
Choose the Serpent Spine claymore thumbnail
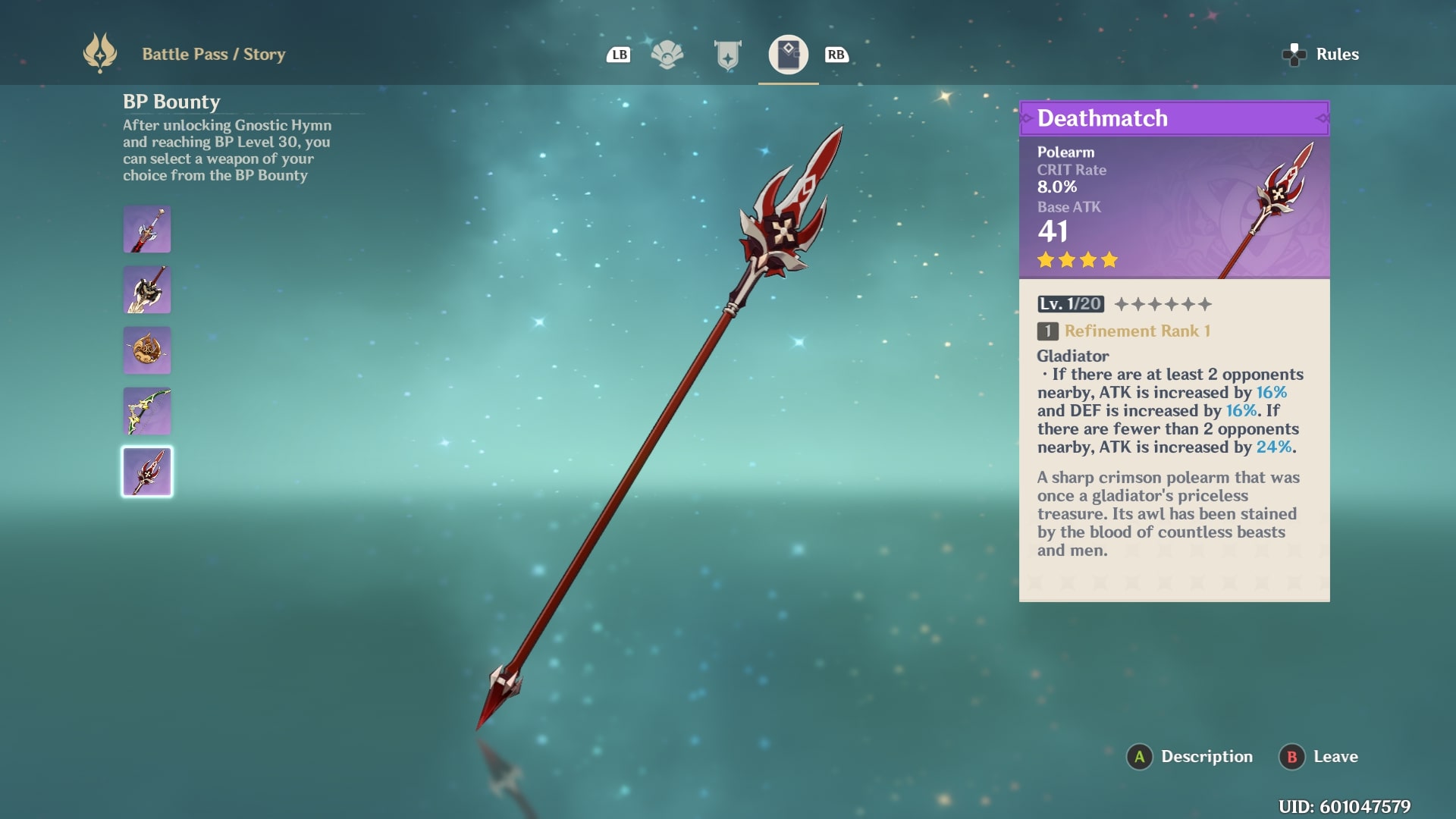coord(147,290)
